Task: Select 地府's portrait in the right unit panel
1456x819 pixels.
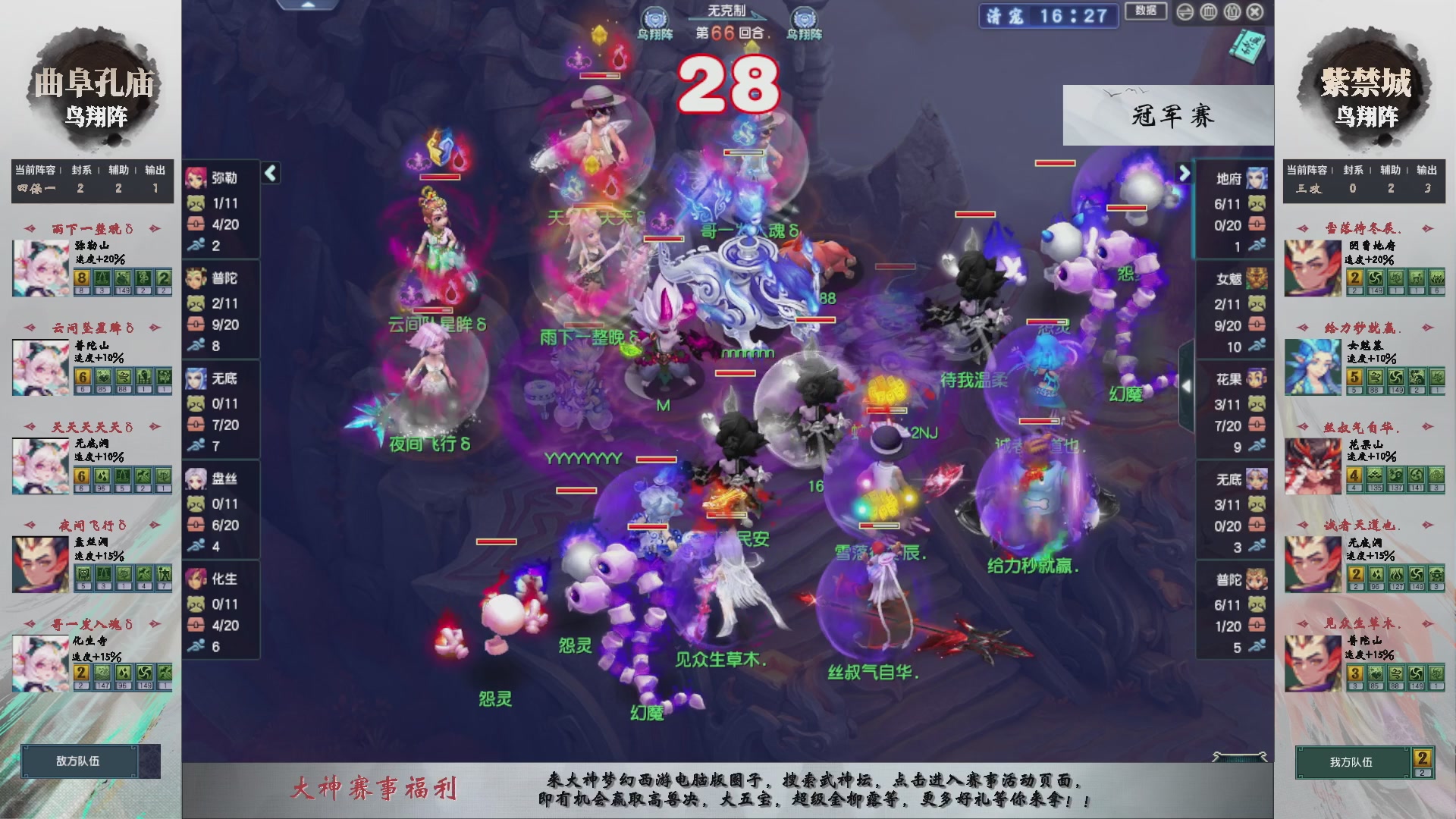Action: (x=1257, y=176)
